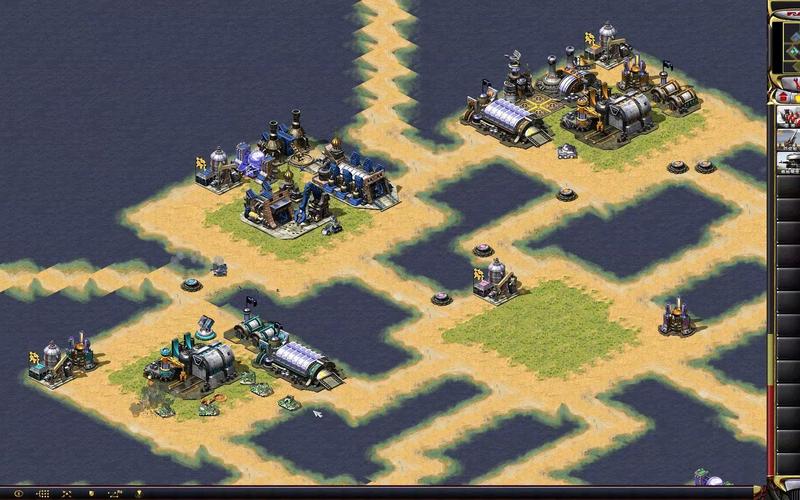
Task: Choose the long-barreled build icon in the sidebar
Action: pyautogui.click(x=789, y=139)
